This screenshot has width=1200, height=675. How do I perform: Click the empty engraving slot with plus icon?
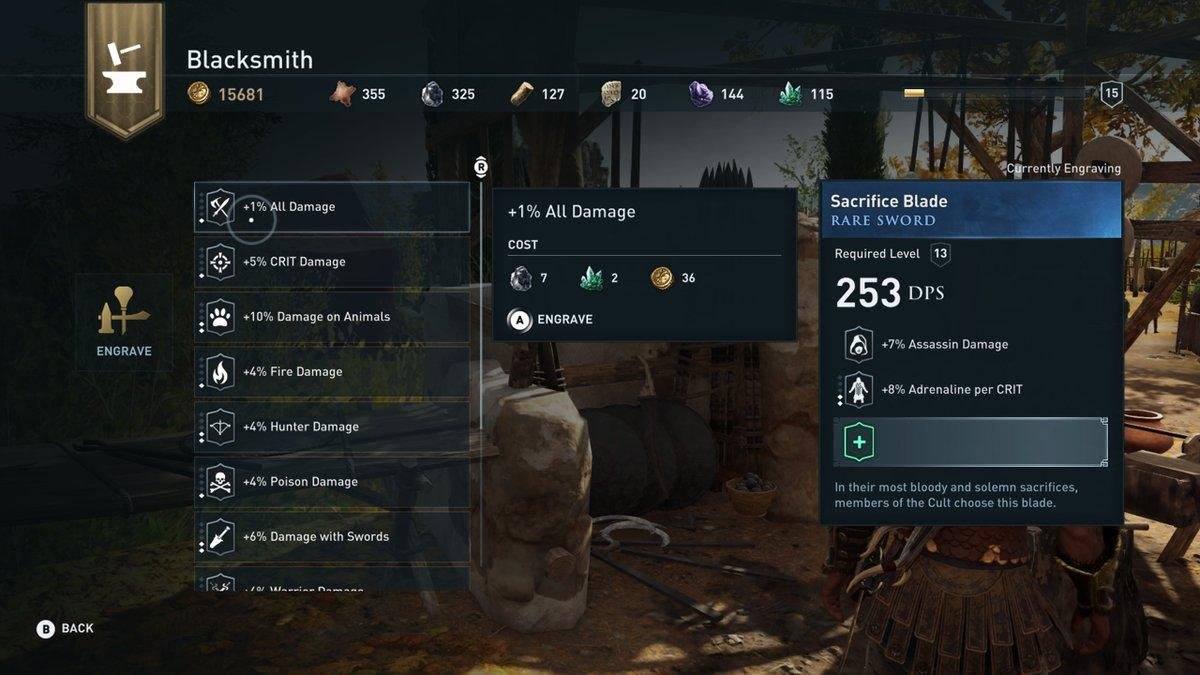970,442
